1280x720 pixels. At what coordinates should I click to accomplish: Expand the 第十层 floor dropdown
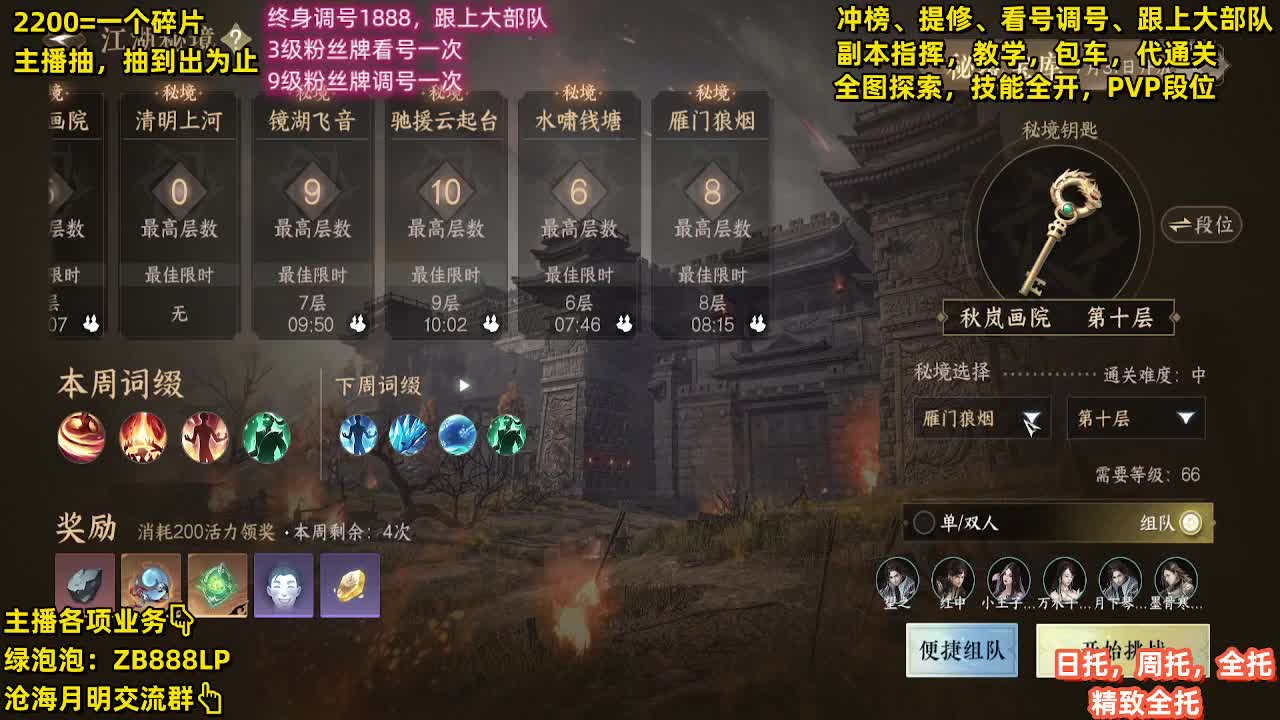[1135, 419]
